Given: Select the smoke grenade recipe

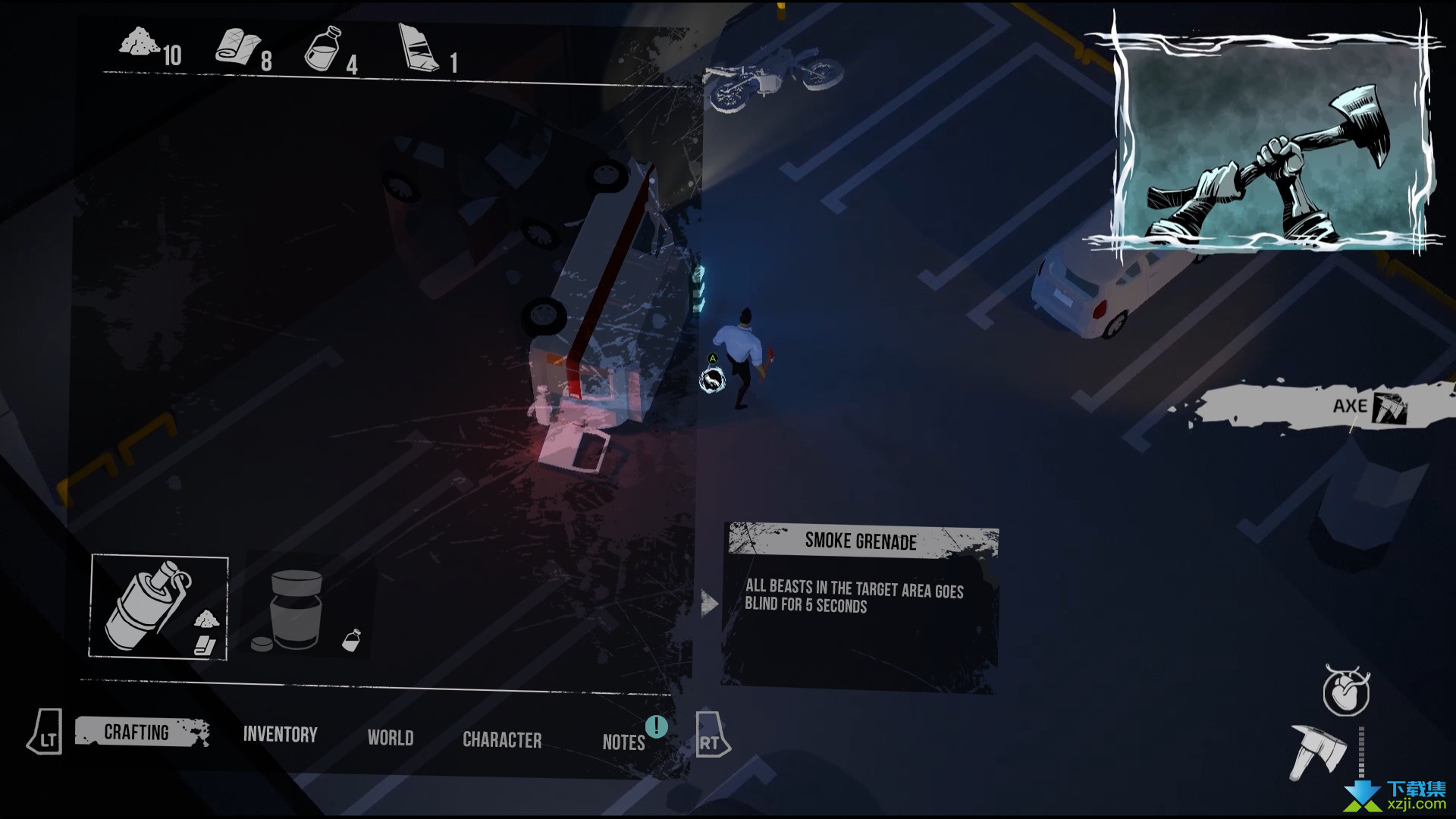Looking at the screenshot, I should click(158, 607).
